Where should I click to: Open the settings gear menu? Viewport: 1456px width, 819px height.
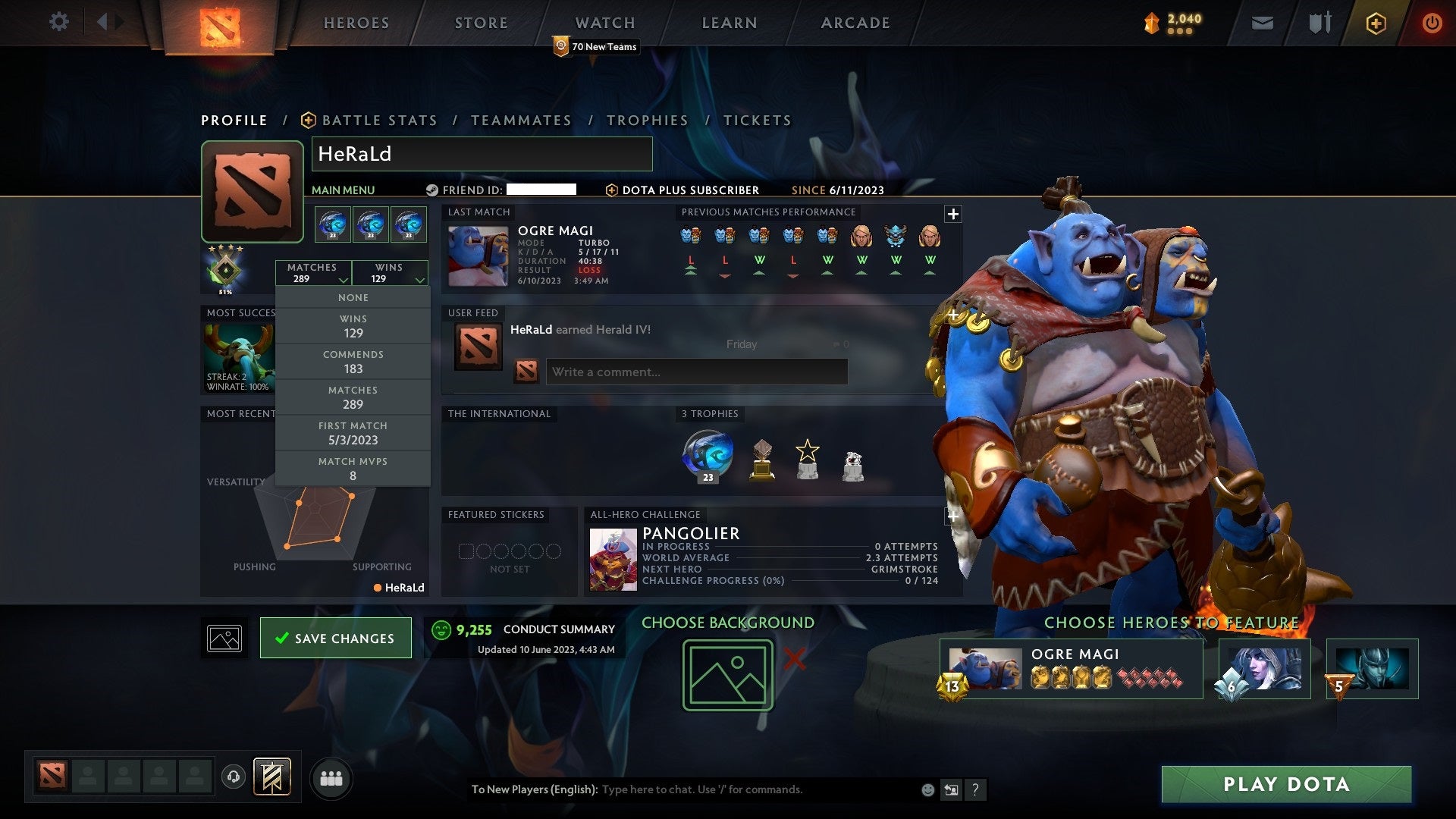click(59, 22)
